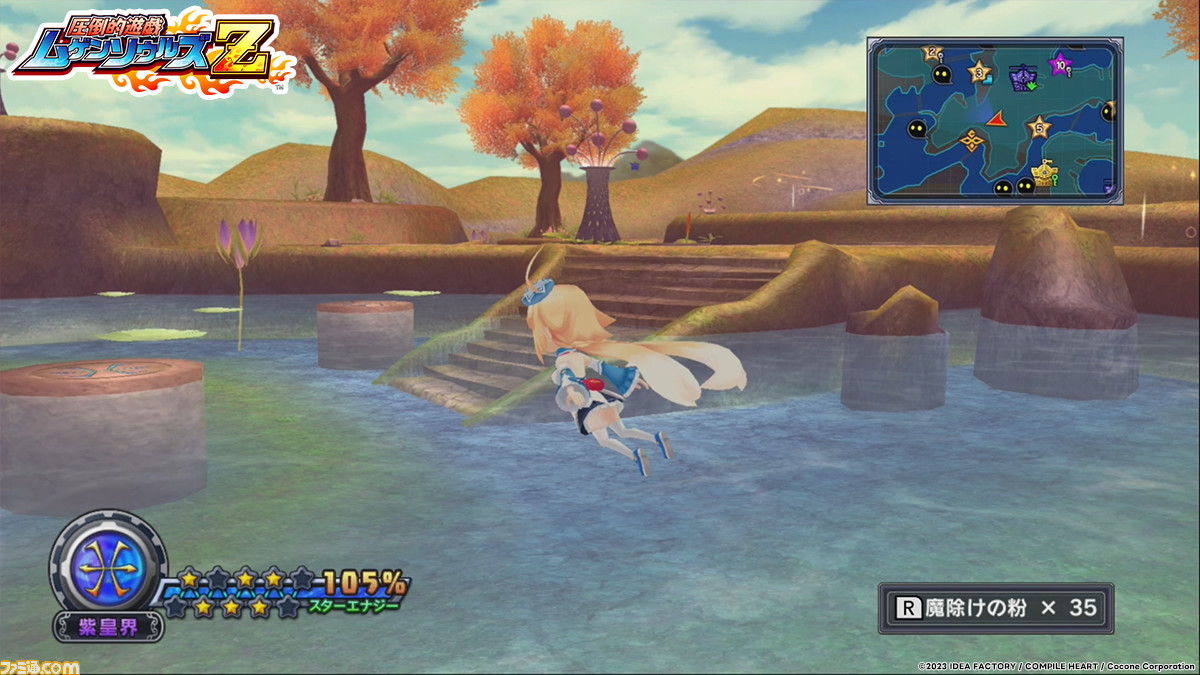Click the golden crown marker on minimap
The width and height of the screenshot is (1200, 675).
pyautogui.click(x=1045, y=176)
